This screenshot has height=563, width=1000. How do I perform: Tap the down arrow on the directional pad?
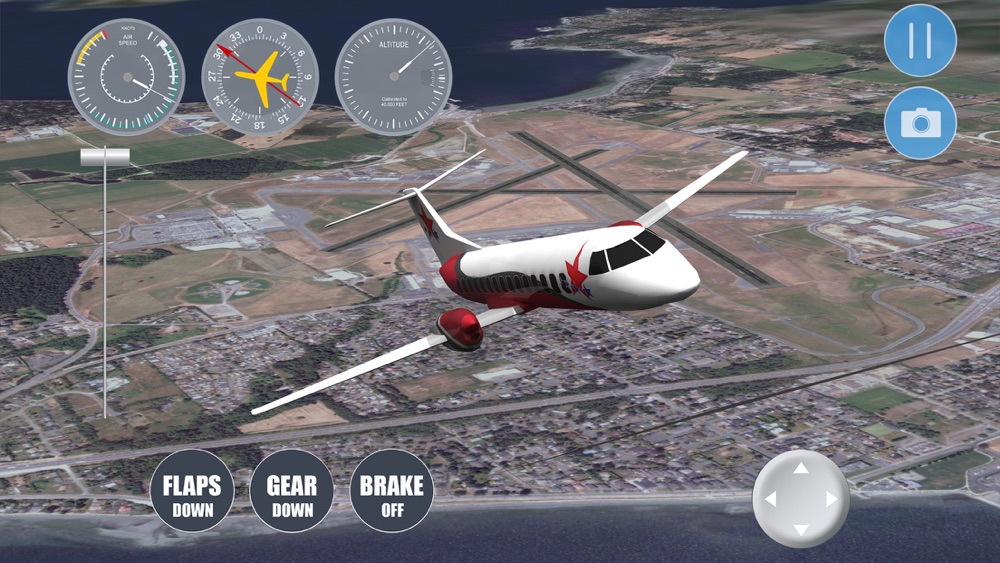(x=800, y=530)
